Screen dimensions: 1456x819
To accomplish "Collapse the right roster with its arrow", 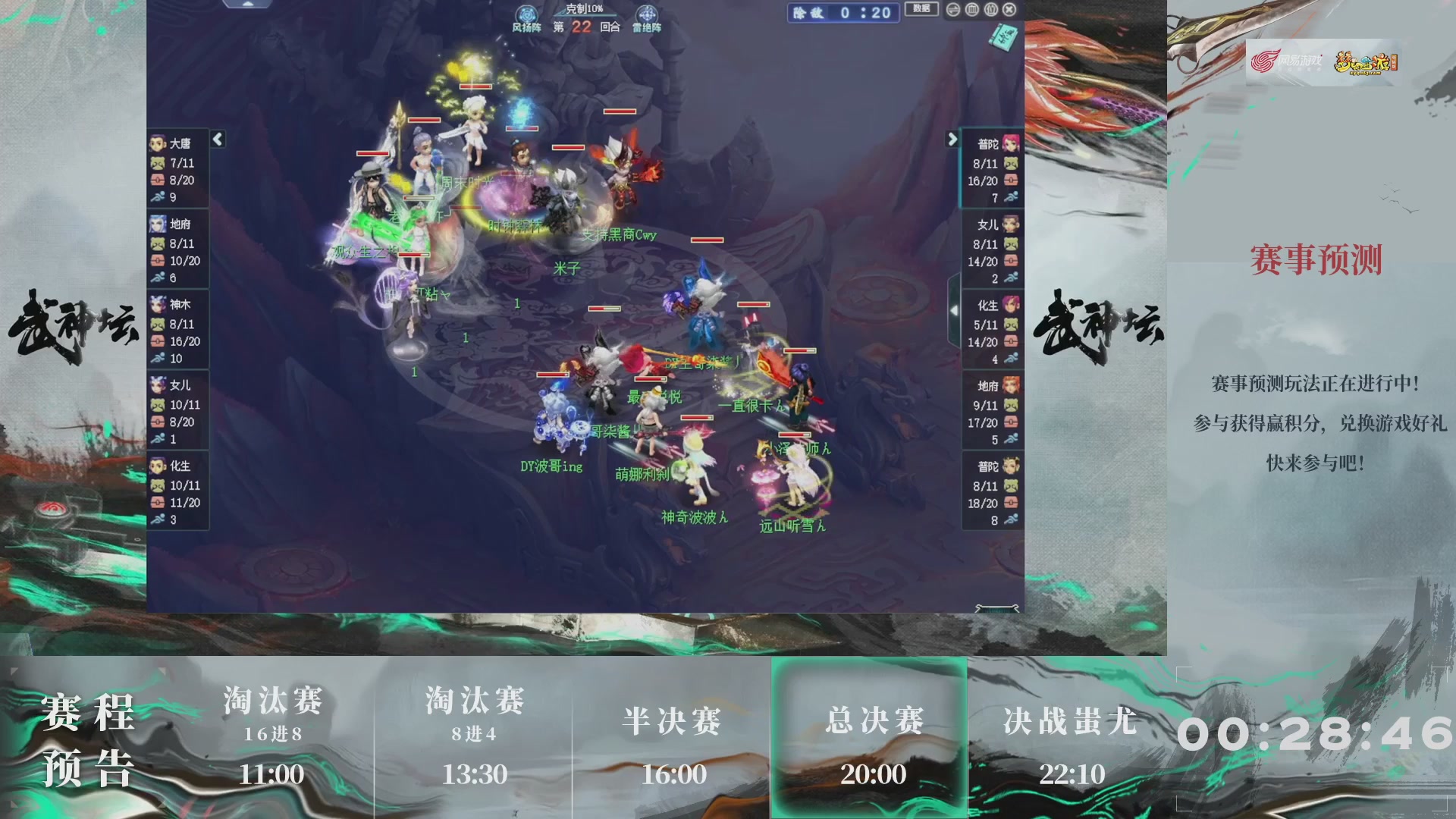I will 953,140.
